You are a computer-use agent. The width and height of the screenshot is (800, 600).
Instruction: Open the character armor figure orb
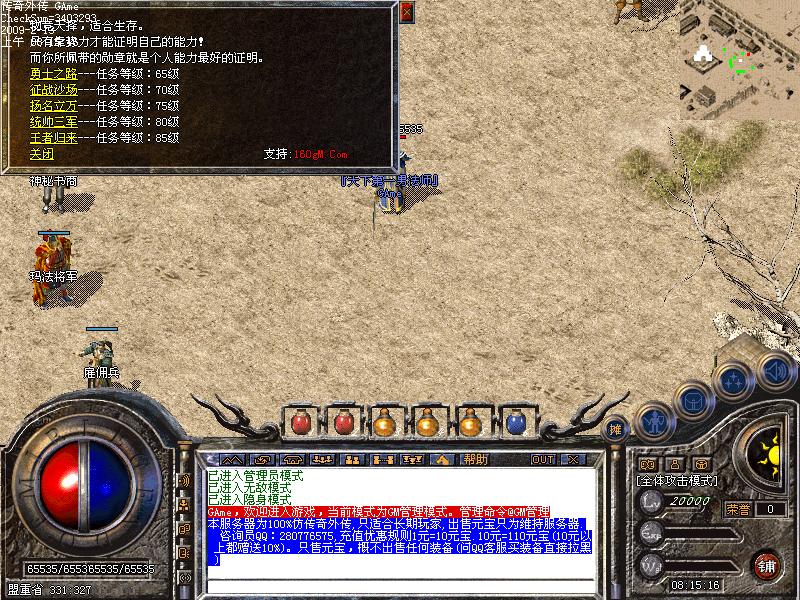coord(655,421)
